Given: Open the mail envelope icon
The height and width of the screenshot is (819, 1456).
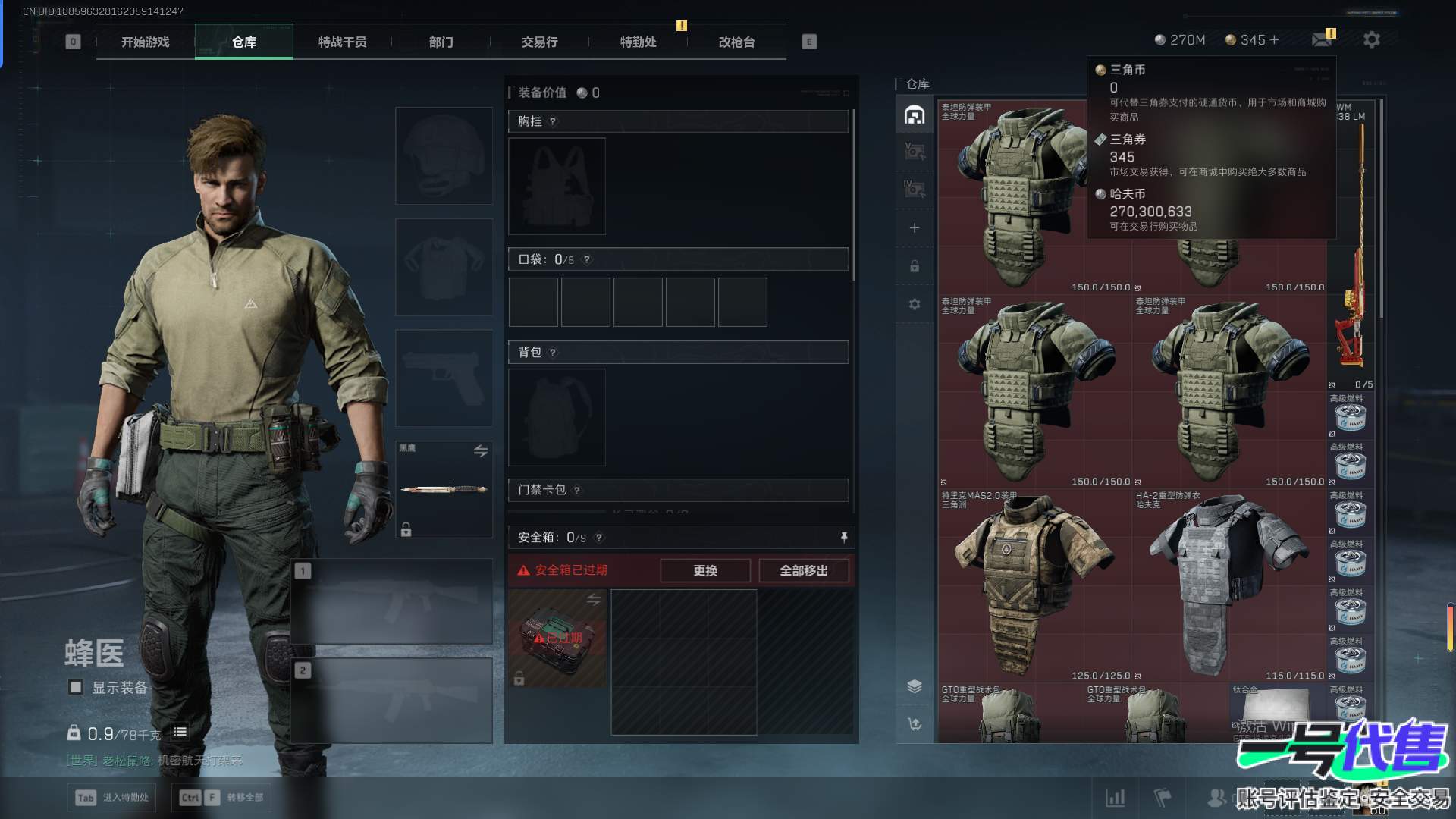Looking at the screenshot, I should (x=1322, y=39).
